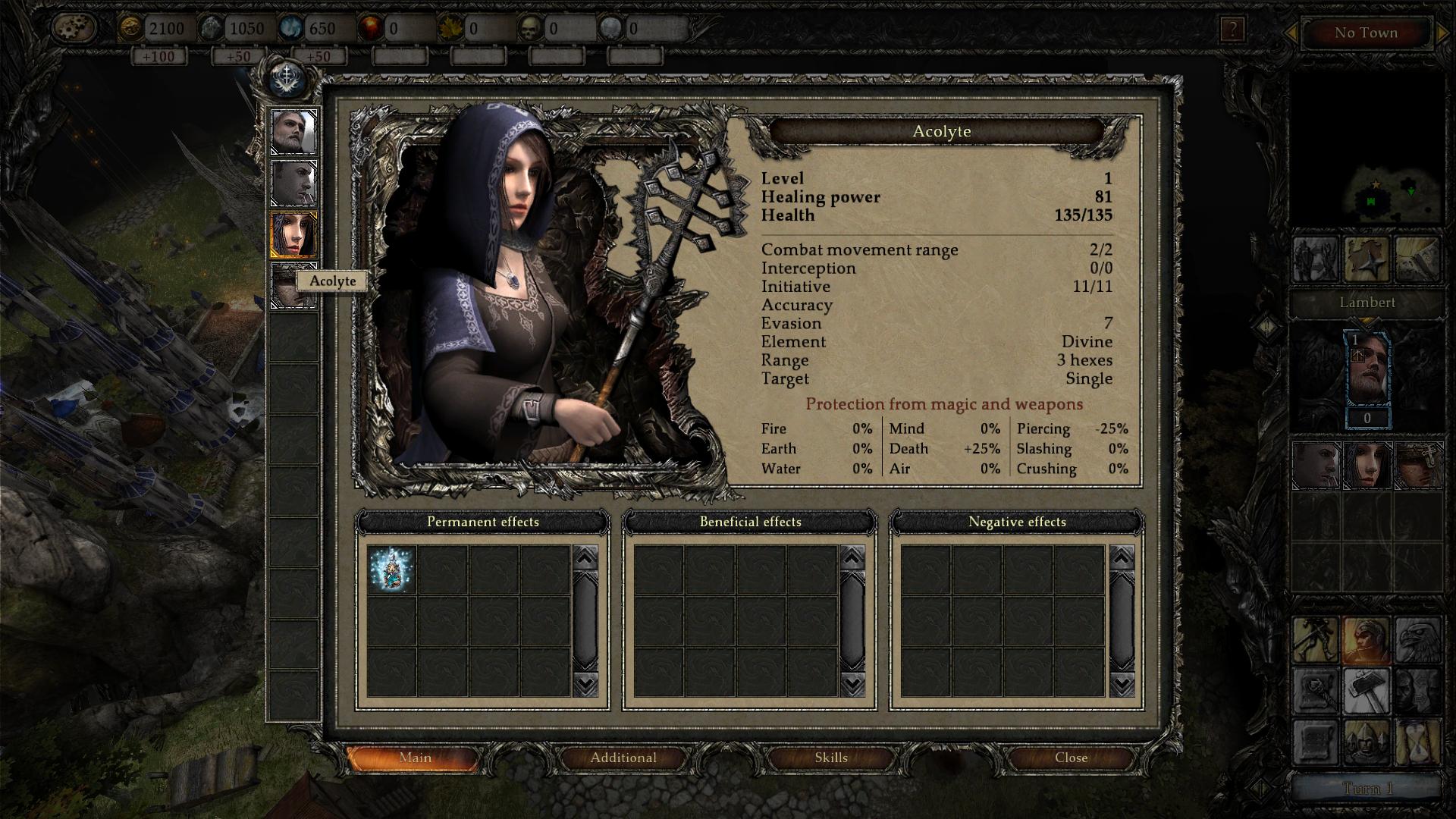The height and width of the screenshot is (819, 1456).
Task: Click the Lambert hero name bar
Action: click(x=1367, y=303)
